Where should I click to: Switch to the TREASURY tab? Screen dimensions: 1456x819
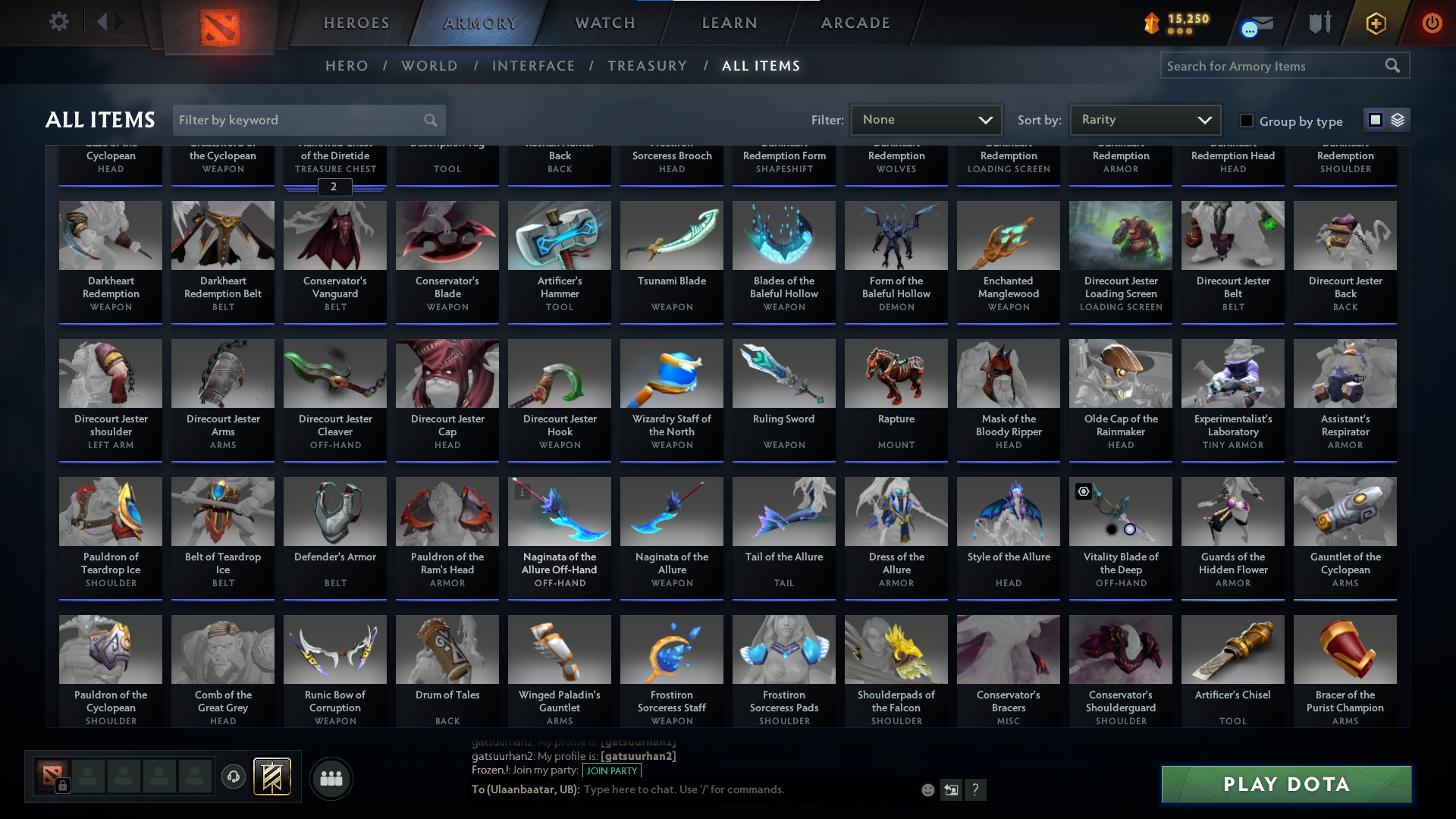pyautogui.click(x=647, y=65)
